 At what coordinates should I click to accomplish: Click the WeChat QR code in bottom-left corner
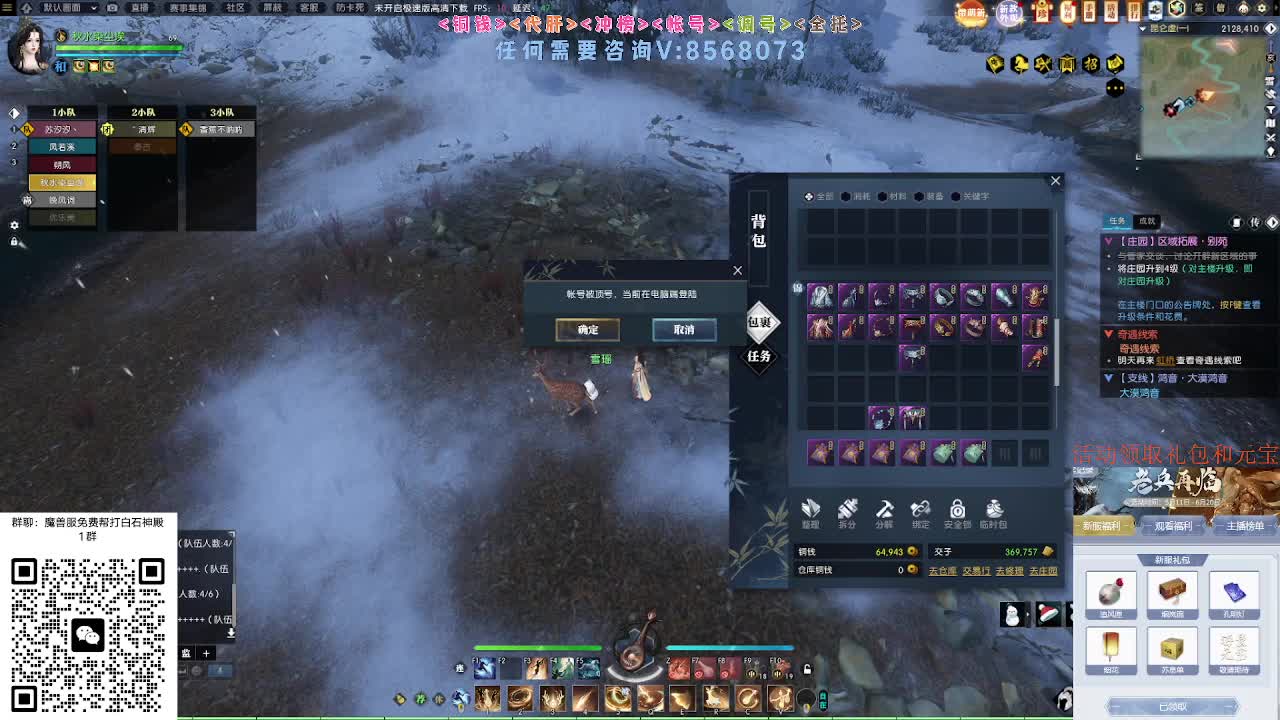point(90,633)
